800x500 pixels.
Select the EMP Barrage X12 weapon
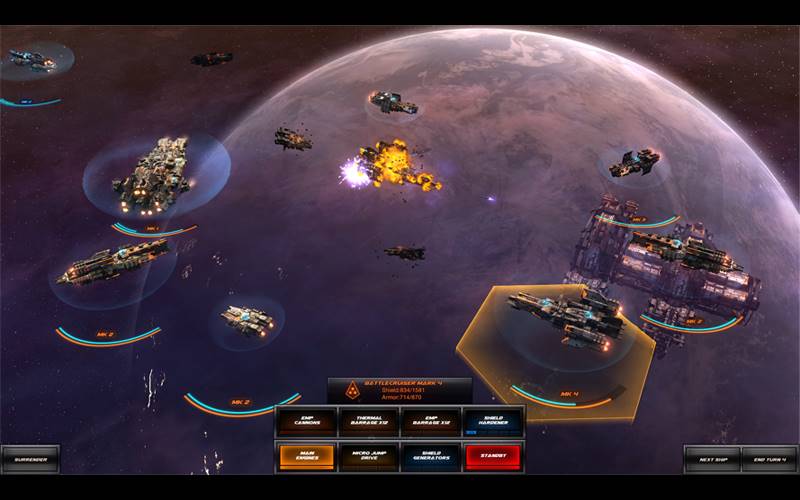[431, 422]
